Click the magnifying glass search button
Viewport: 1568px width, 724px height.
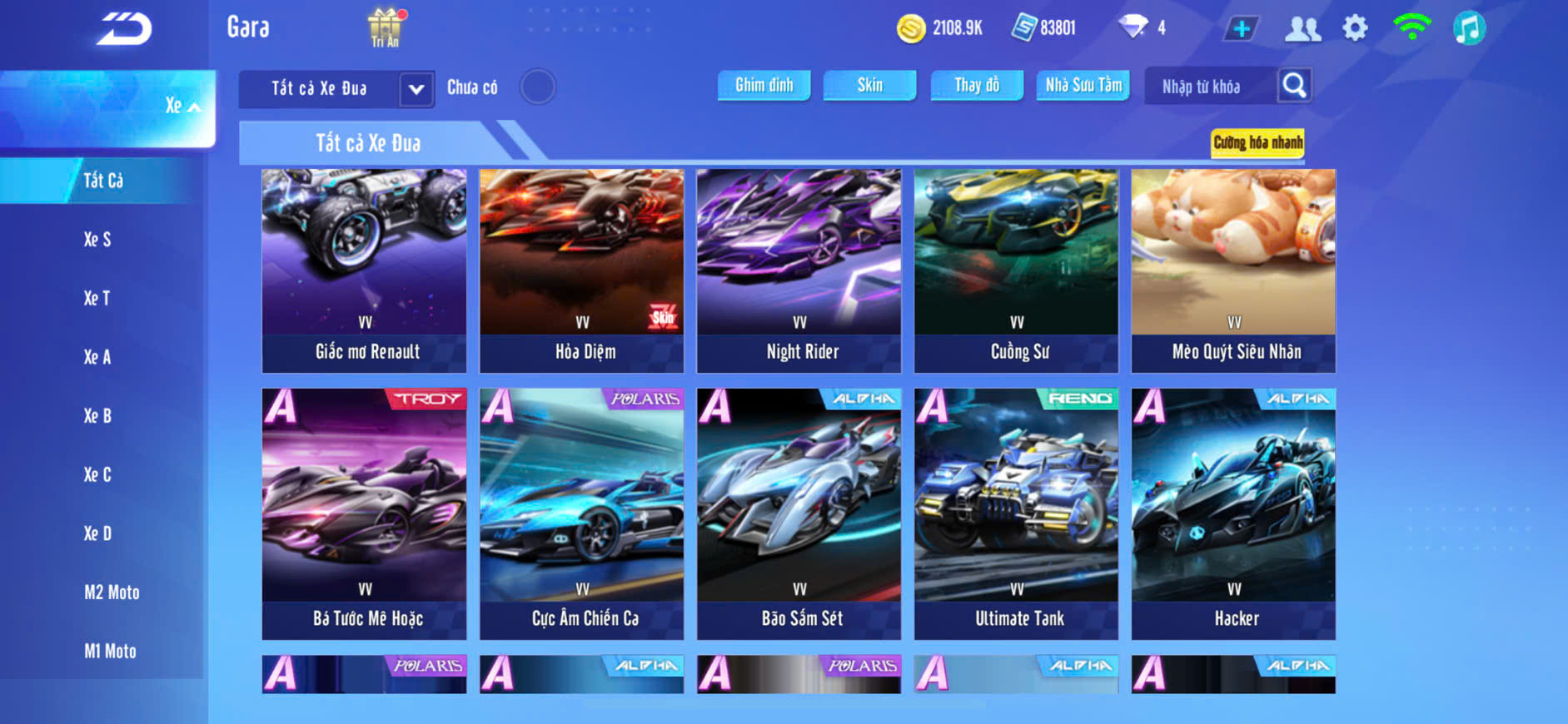1294,85
